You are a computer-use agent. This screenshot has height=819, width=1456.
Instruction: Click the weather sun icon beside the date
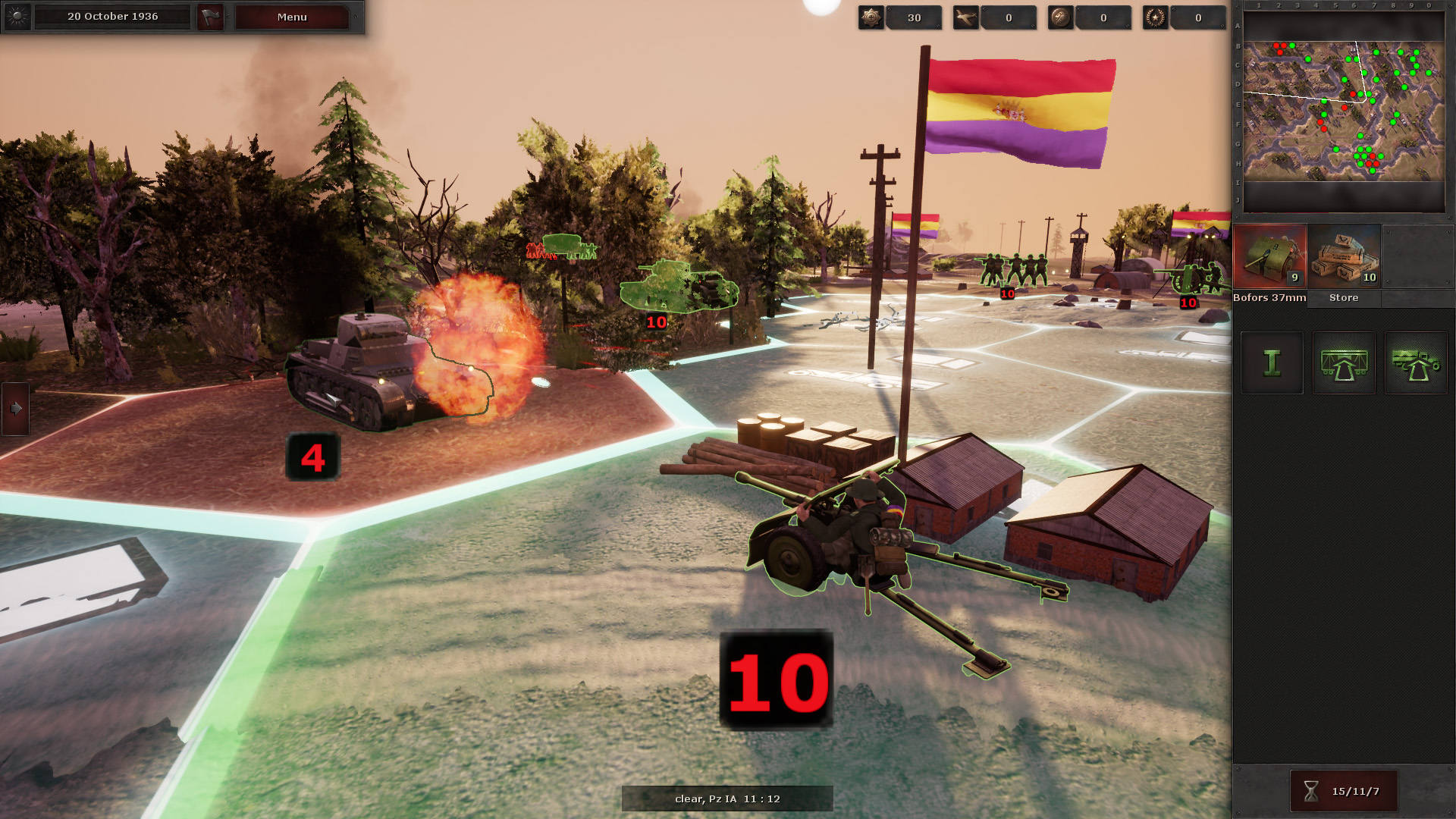(x=17, y=16)
